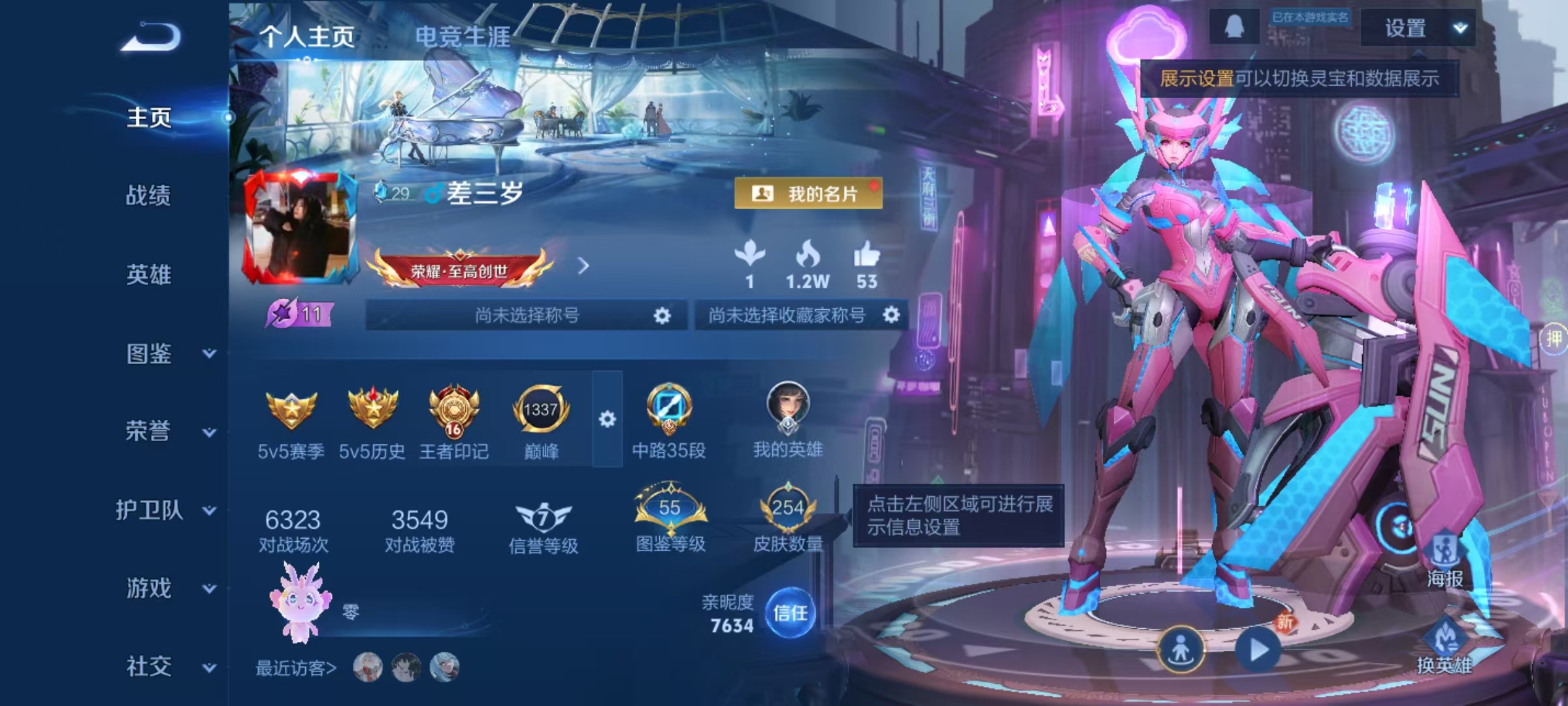
Task: Switch to the 电竞生涯 tab
Action: pyautogui.click(x=463, y=37)
